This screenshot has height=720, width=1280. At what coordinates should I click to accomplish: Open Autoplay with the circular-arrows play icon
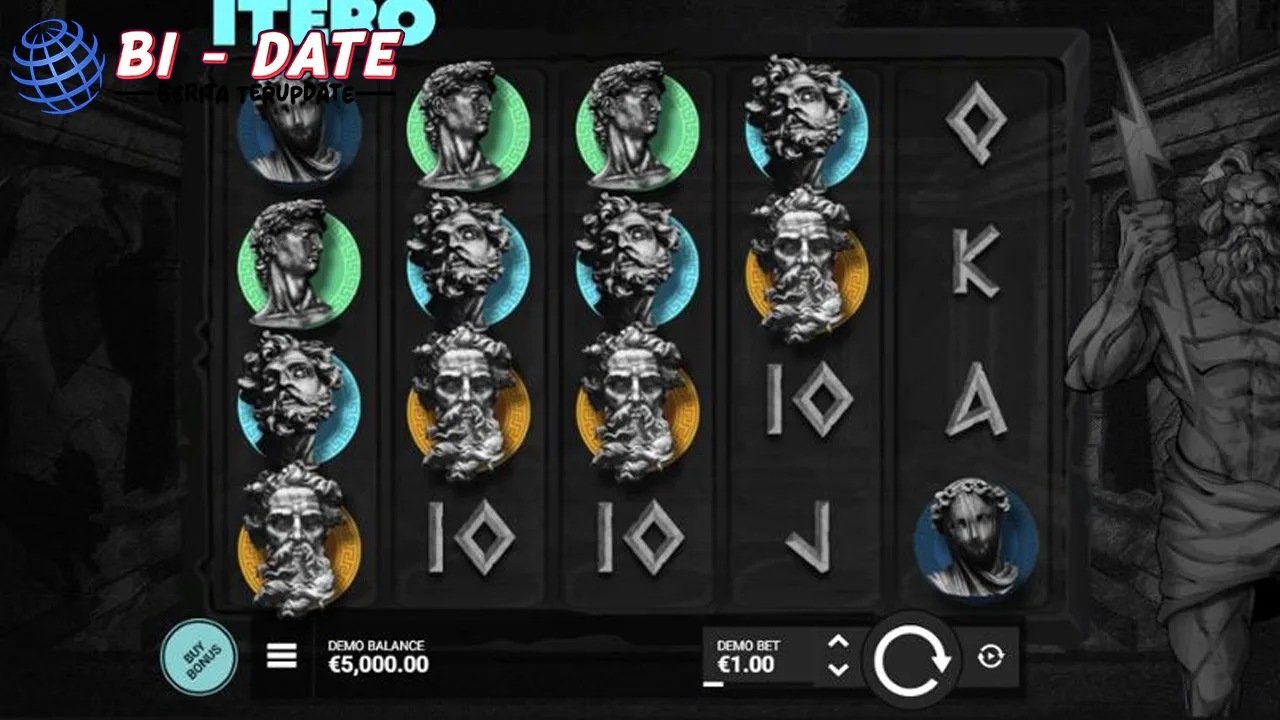click(990, 656)
